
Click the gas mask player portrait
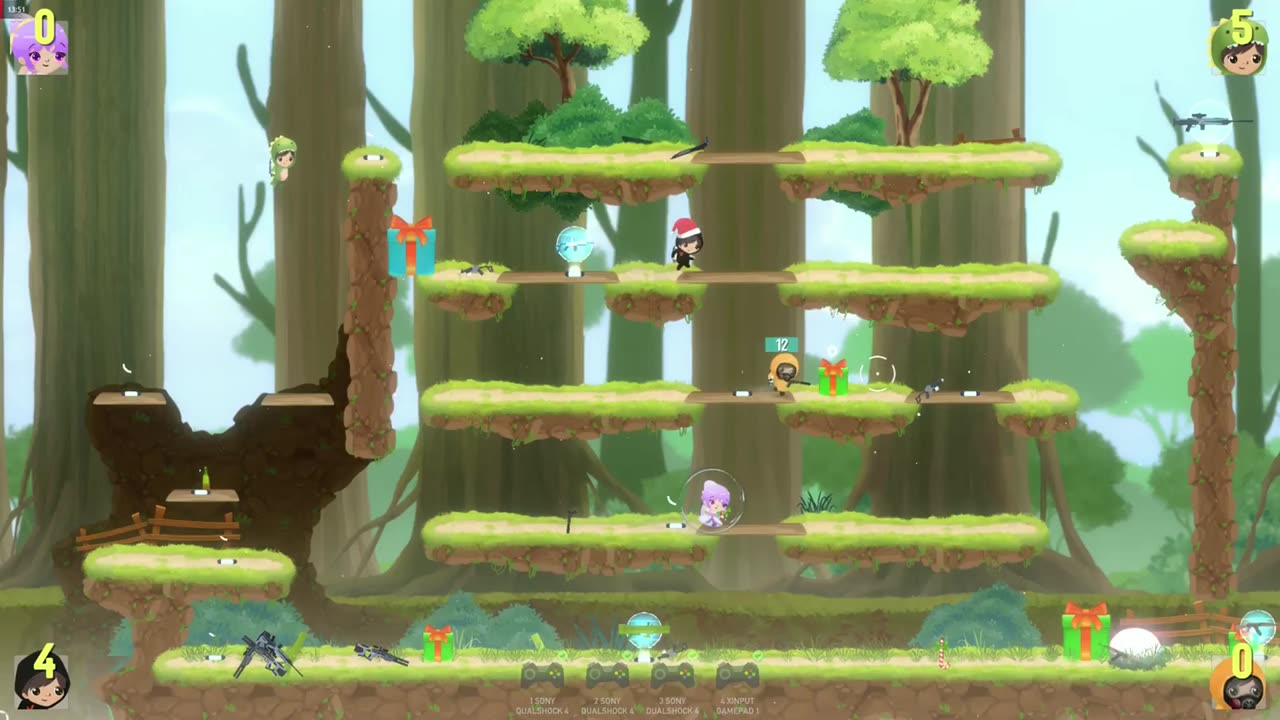click(x=1240, y=684)
